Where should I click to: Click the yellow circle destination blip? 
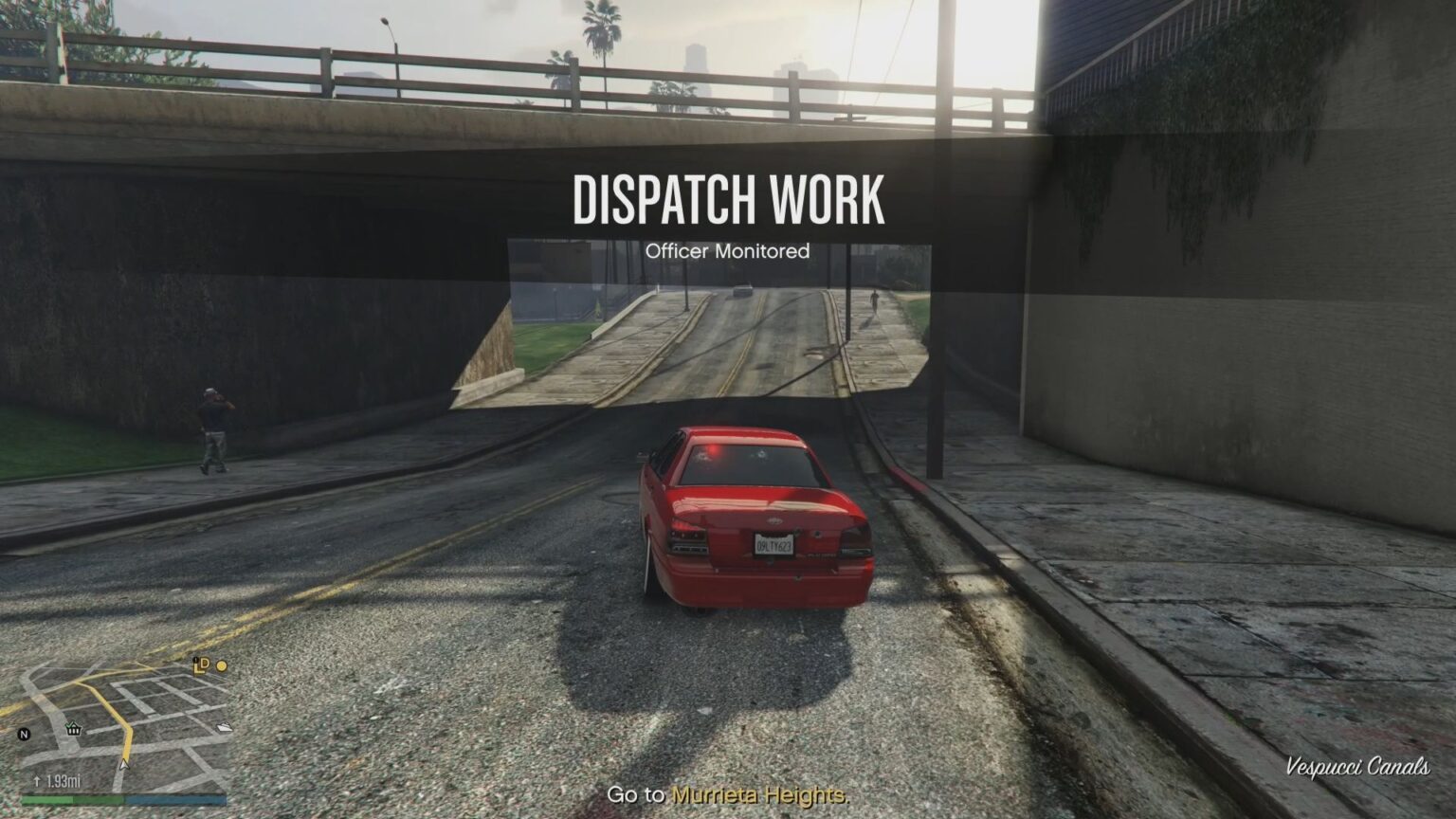click(x=222, y=664)
